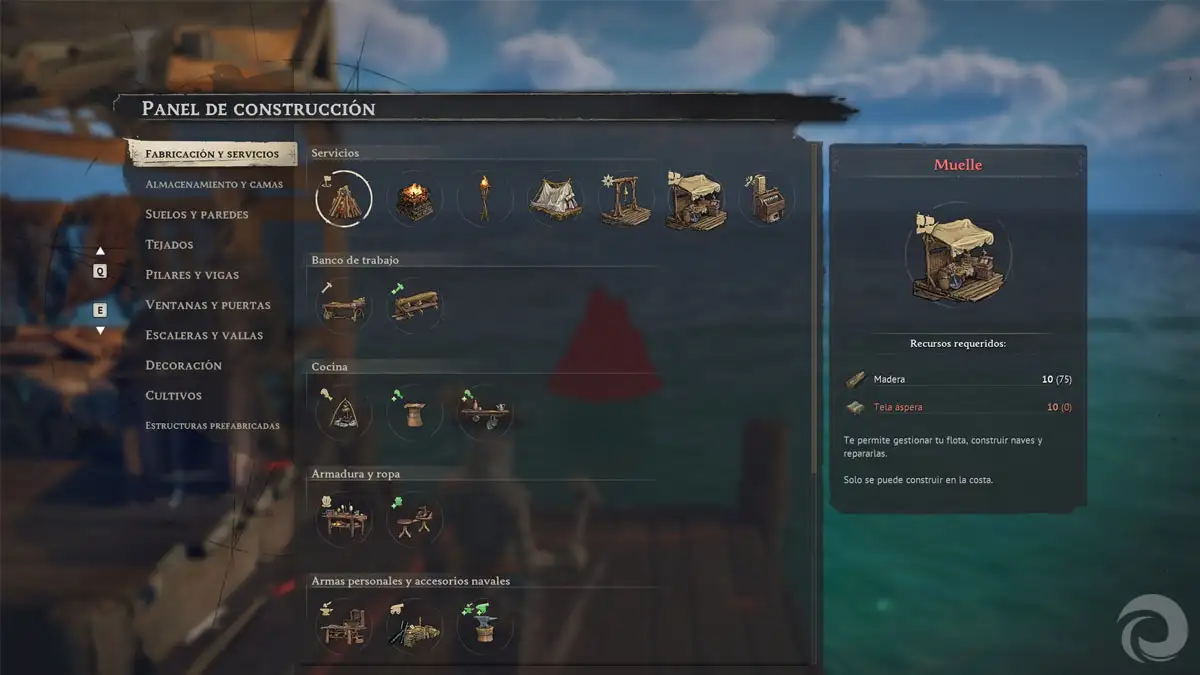Select the circled campfire build icon
1200x675 pixels.
click(343, 198)
